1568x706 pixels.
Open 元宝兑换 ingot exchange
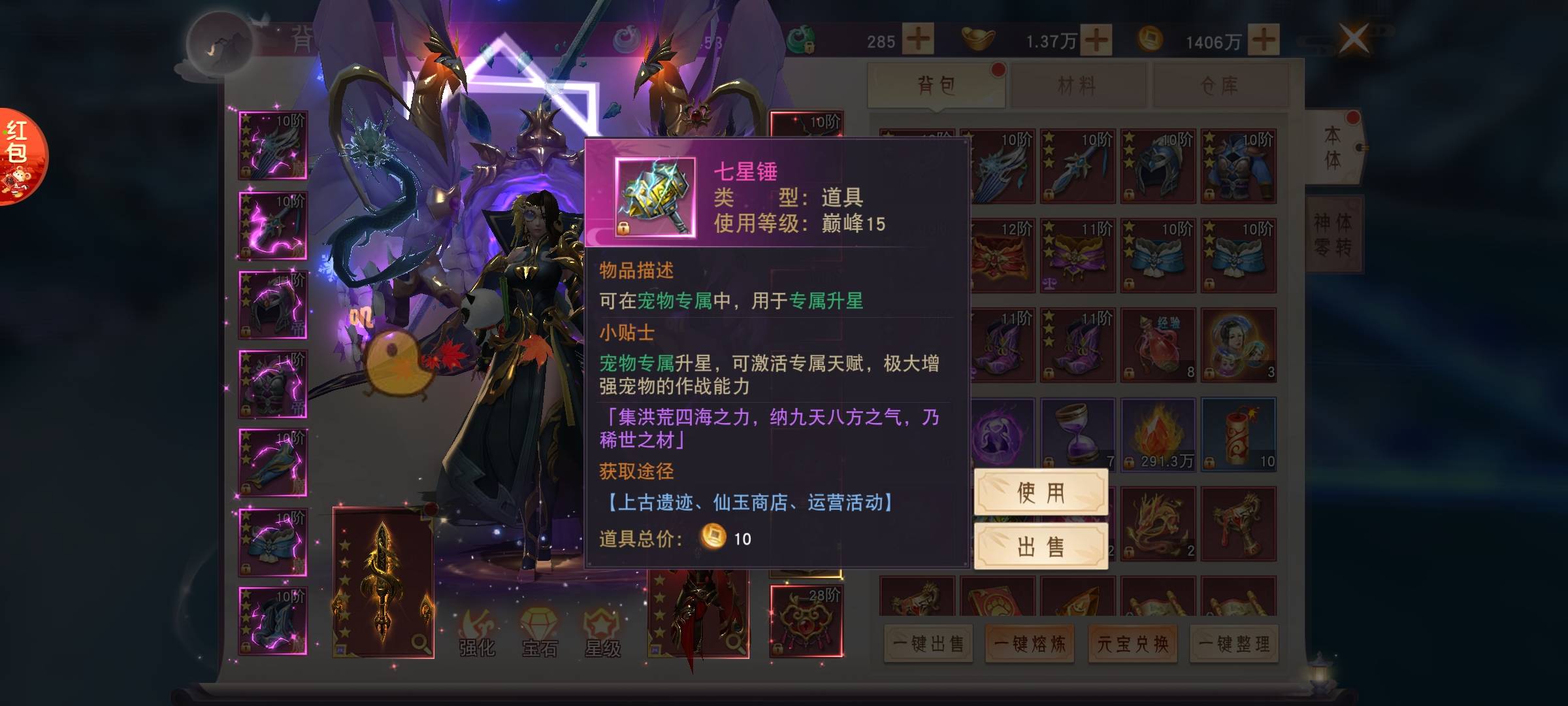click(1132, 644)
